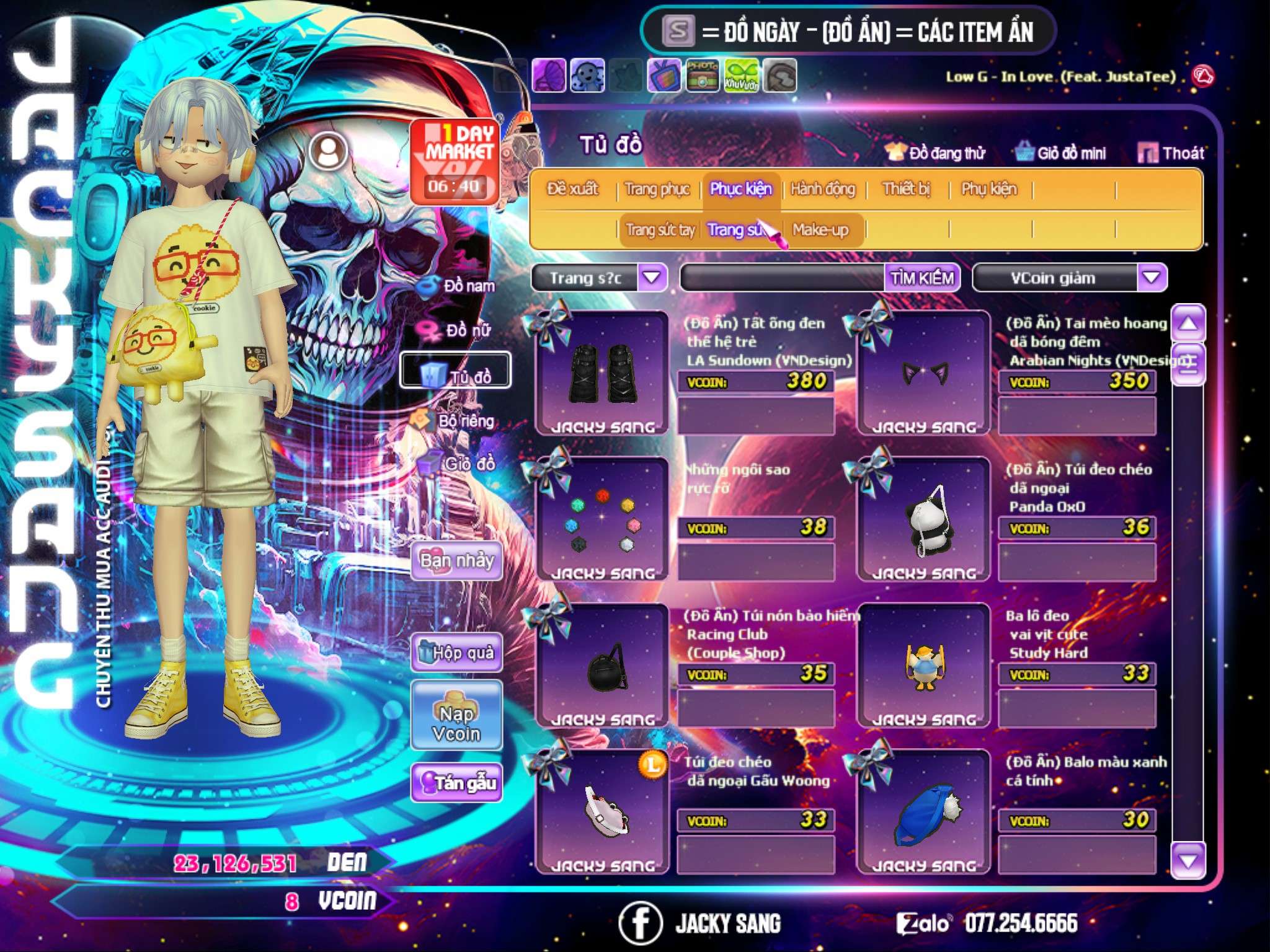Select the Thiết bị tab
1270x952 pixels.
point(906,189)
